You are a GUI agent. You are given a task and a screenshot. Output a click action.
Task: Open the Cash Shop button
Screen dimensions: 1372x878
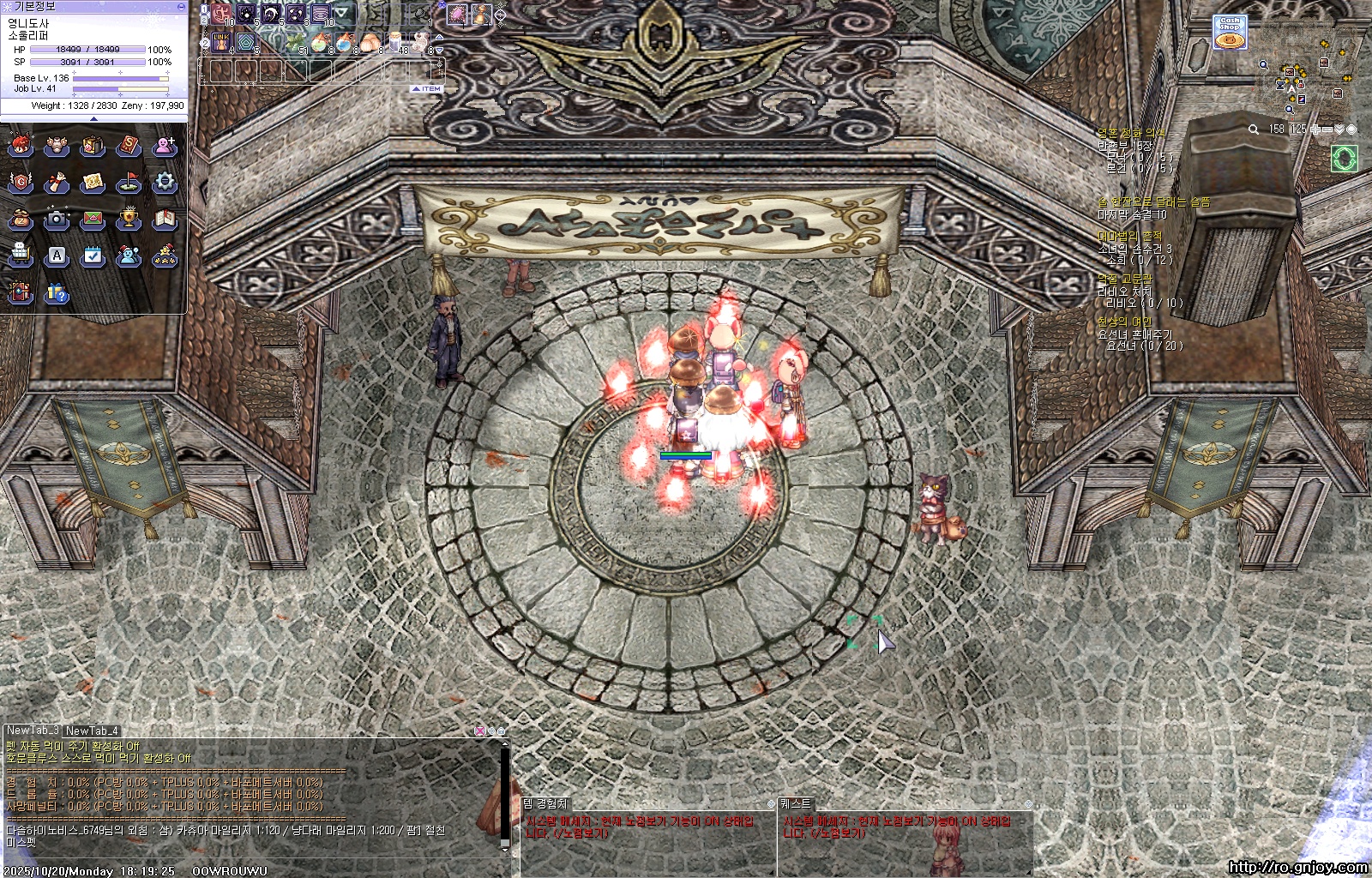click(x=1230, y=33)
